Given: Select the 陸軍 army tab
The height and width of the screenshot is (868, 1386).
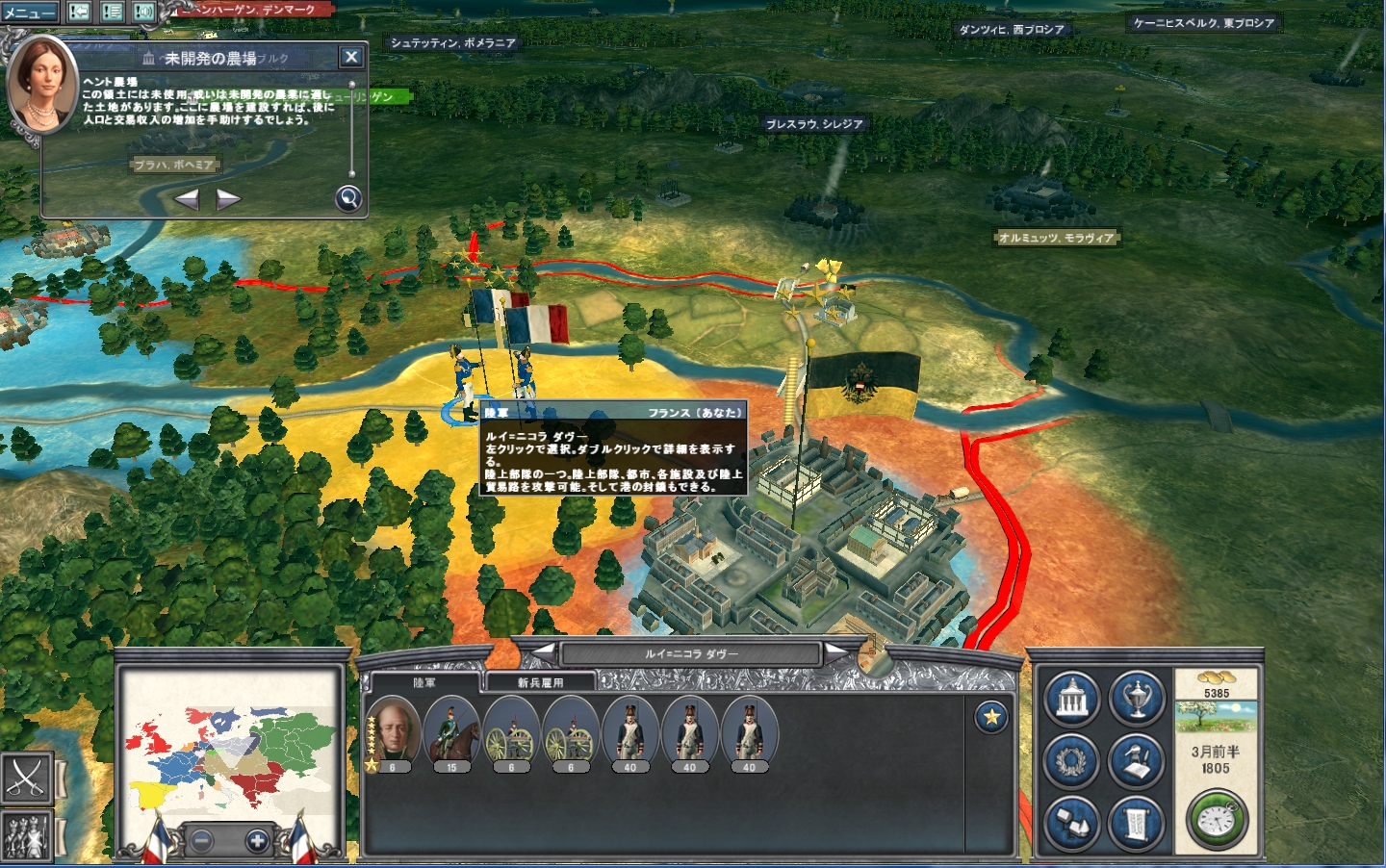Looking at the screenshot, I should click(x=424, y=682).
